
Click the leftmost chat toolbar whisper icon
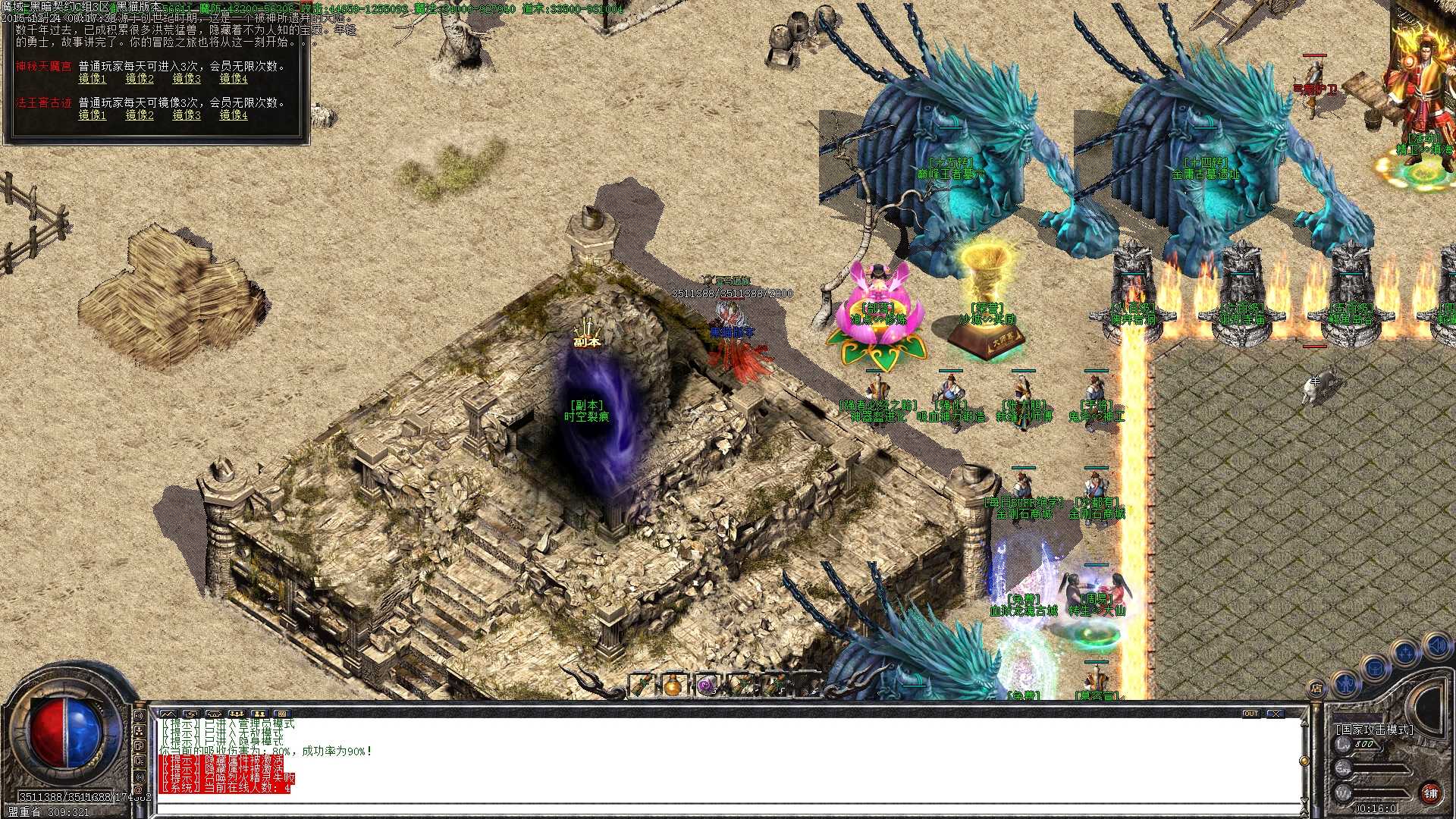point(168,714)
